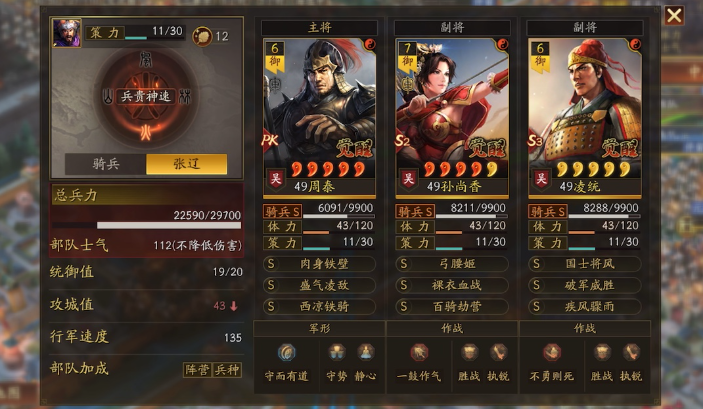This screenshot has width=703, height=409.
Task: Open the 破军威胜 skill
Action: (585, 285)
